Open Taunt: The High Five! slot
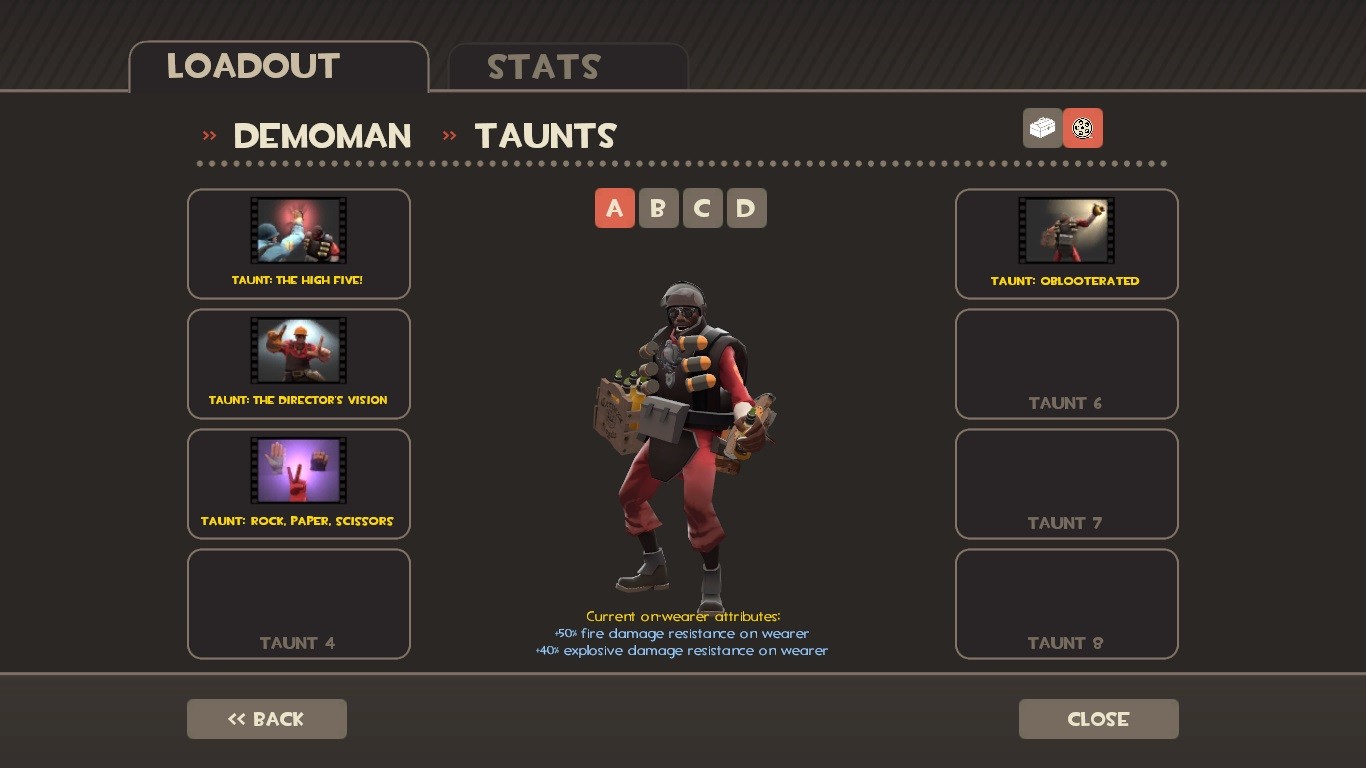The height and width of the screenshot is (768, 1366). [298, 243]
